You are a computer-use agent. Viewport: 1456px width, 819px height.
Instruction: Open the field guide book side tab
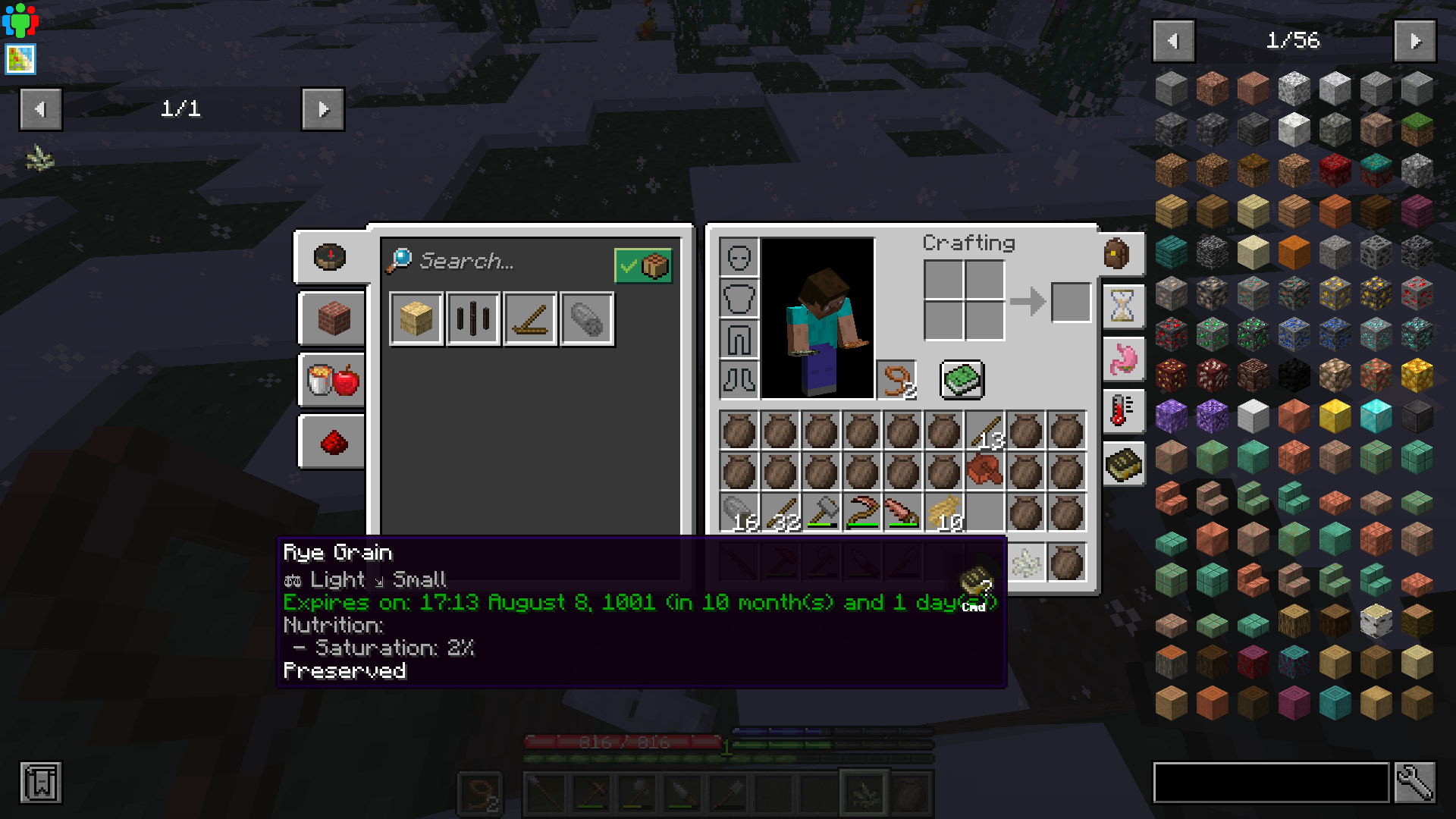click(1122, 465)
